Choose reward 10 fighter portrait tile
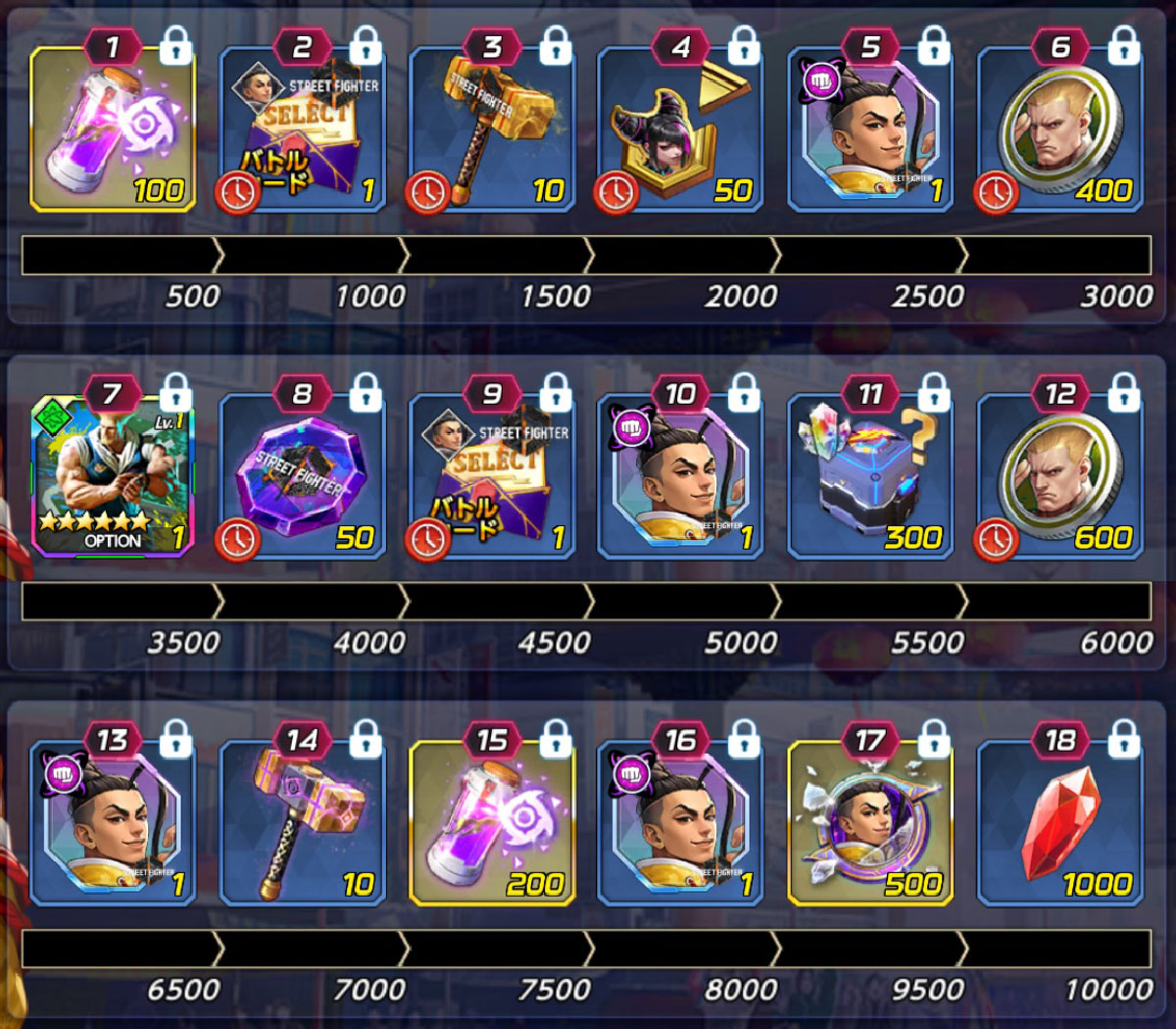This screenshot has width=1176, height=1029. 681,476
